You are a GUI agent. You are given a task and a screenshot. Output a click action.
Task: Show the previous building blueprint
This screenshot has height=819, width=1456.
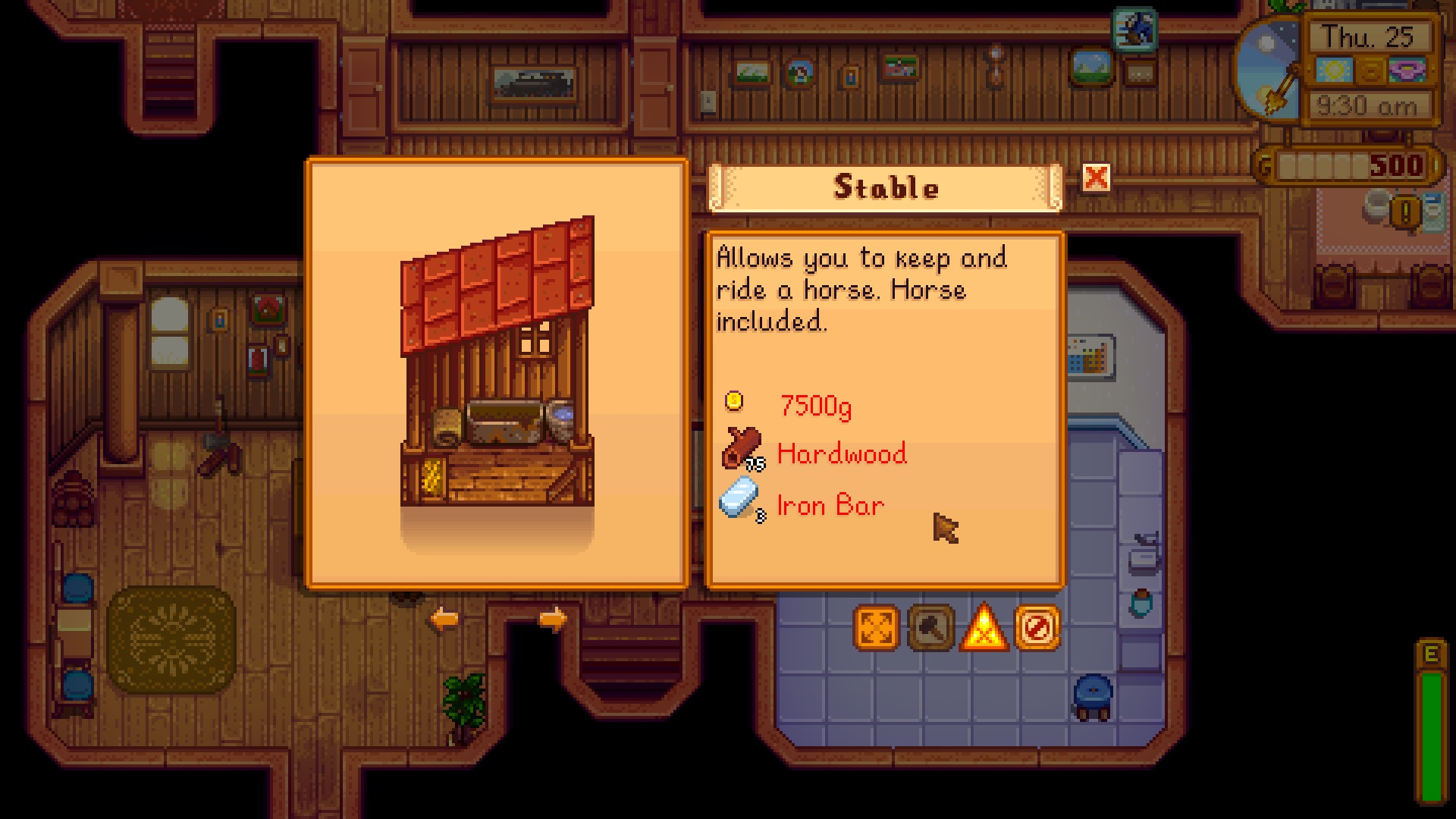(444, 619)
